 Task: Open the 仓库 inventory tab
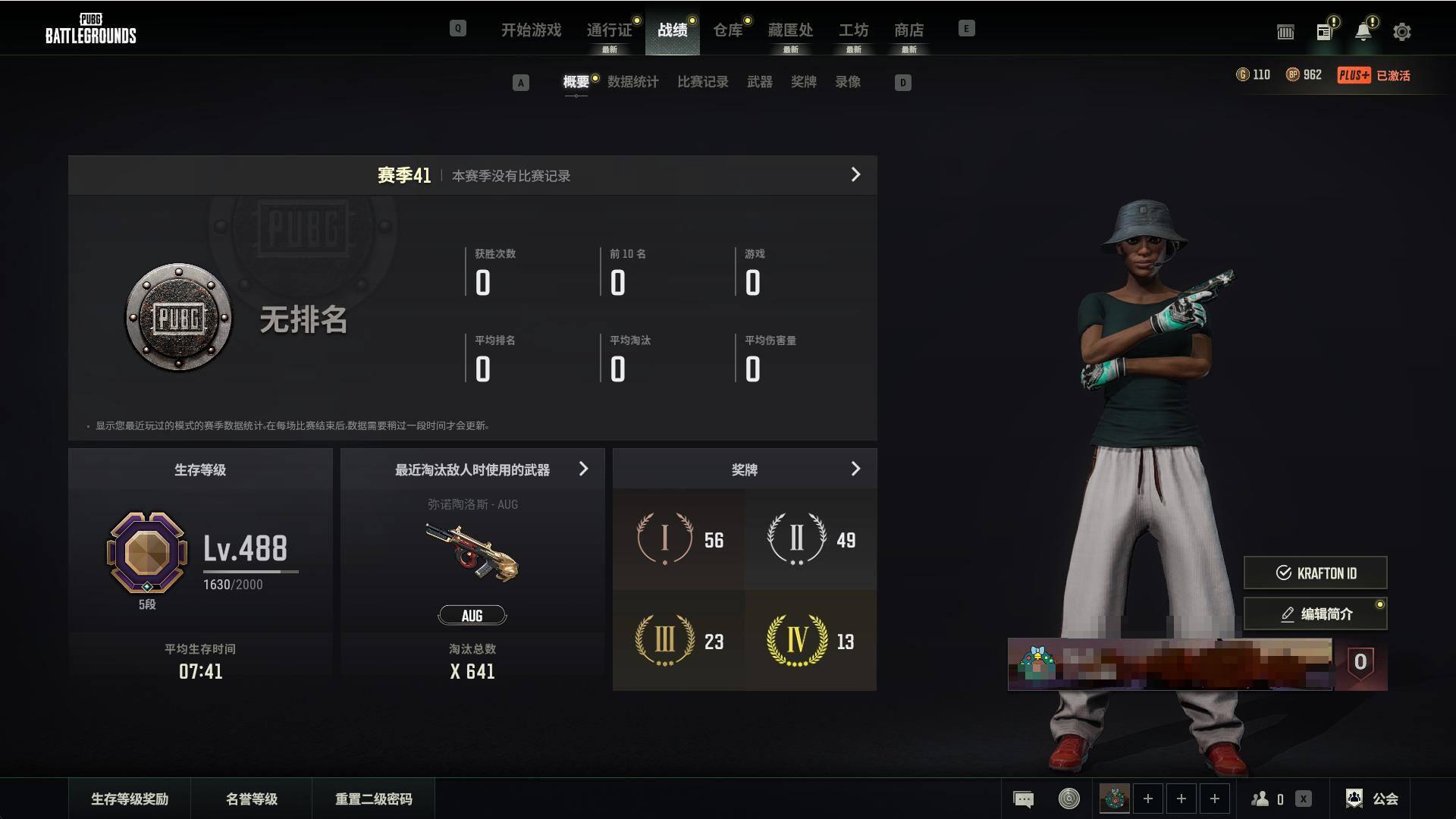coord(727,30)
